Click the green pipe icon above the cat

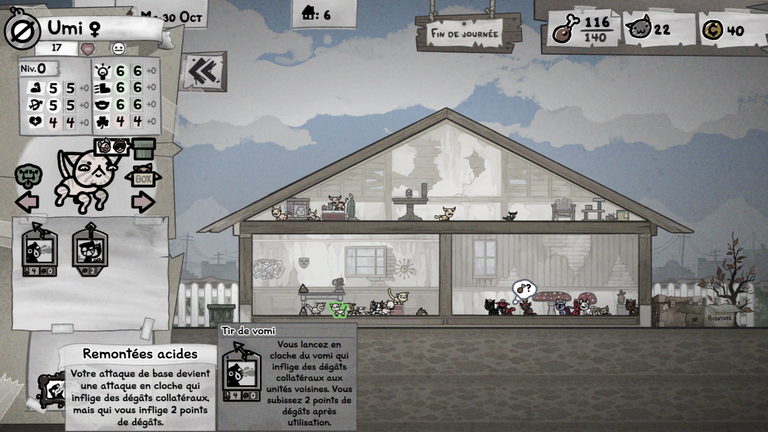(x=144, y=148)
